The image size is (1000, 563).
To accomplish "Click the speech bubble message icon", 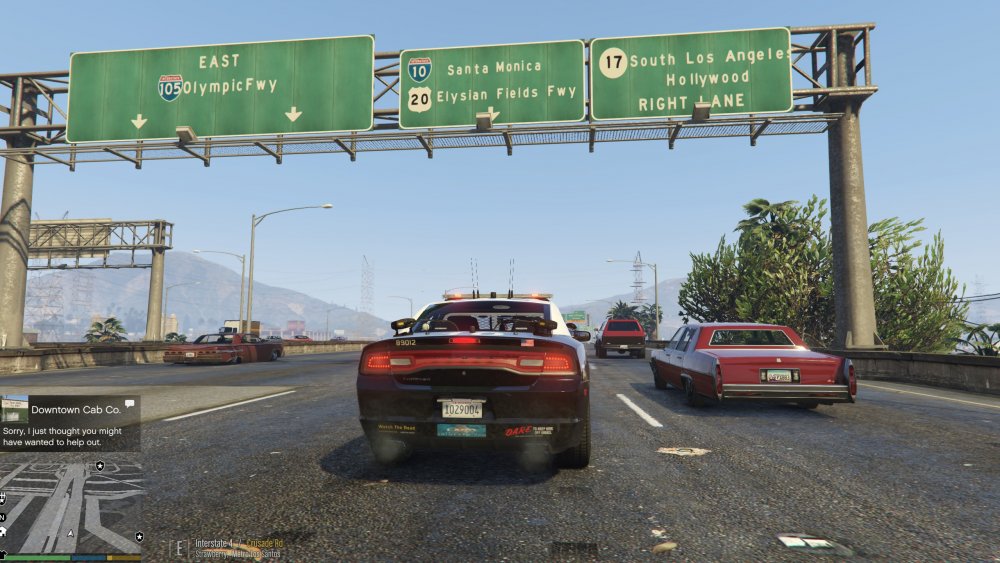I will pyautogui.click(x=130, y=404).
